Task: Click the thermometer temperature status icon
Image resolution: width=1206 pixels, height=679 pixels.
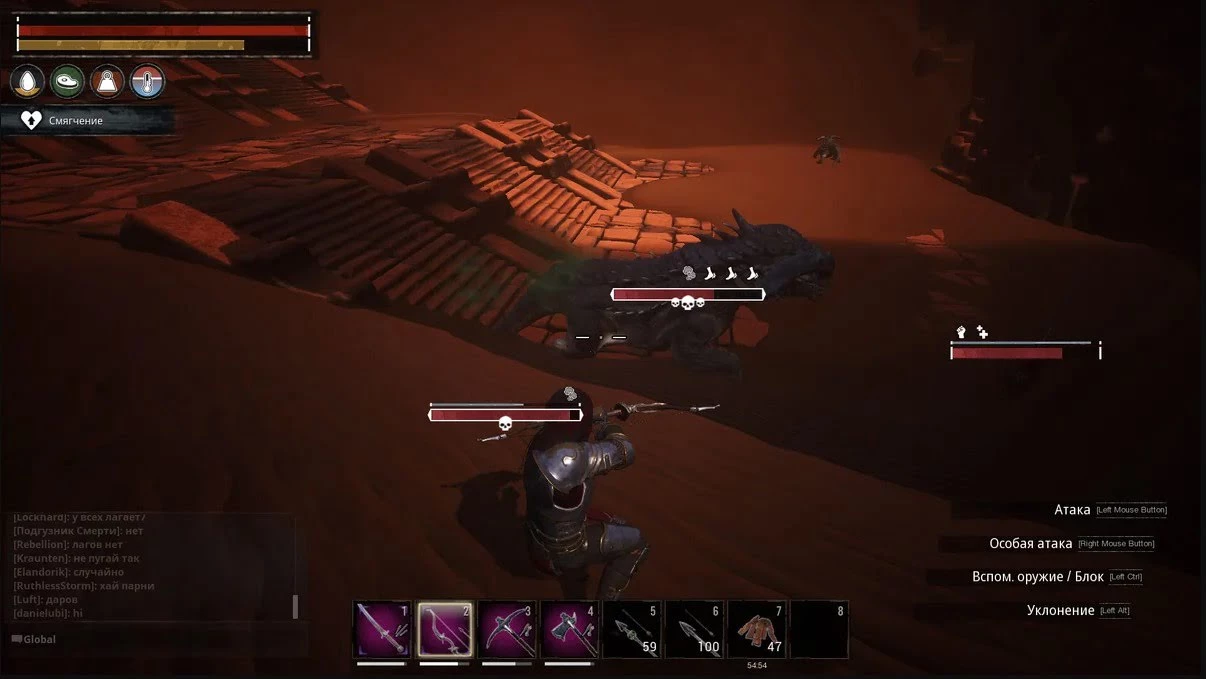Action: pos(147,81)
